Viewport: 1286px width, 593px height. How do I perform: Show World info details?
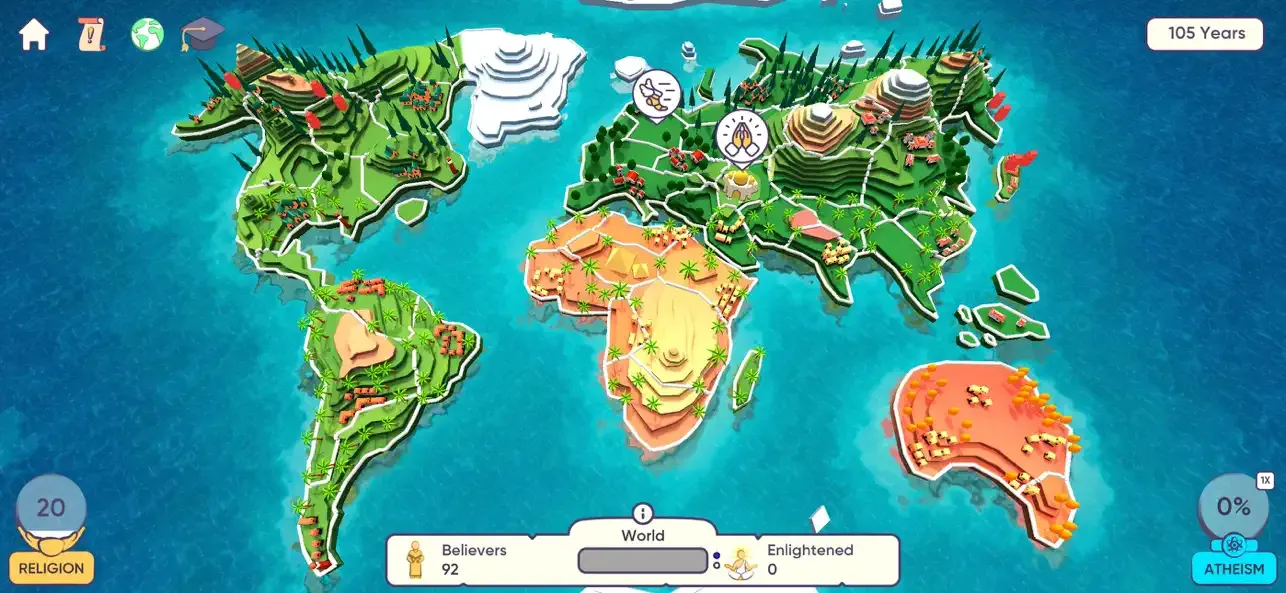point(642,513)
